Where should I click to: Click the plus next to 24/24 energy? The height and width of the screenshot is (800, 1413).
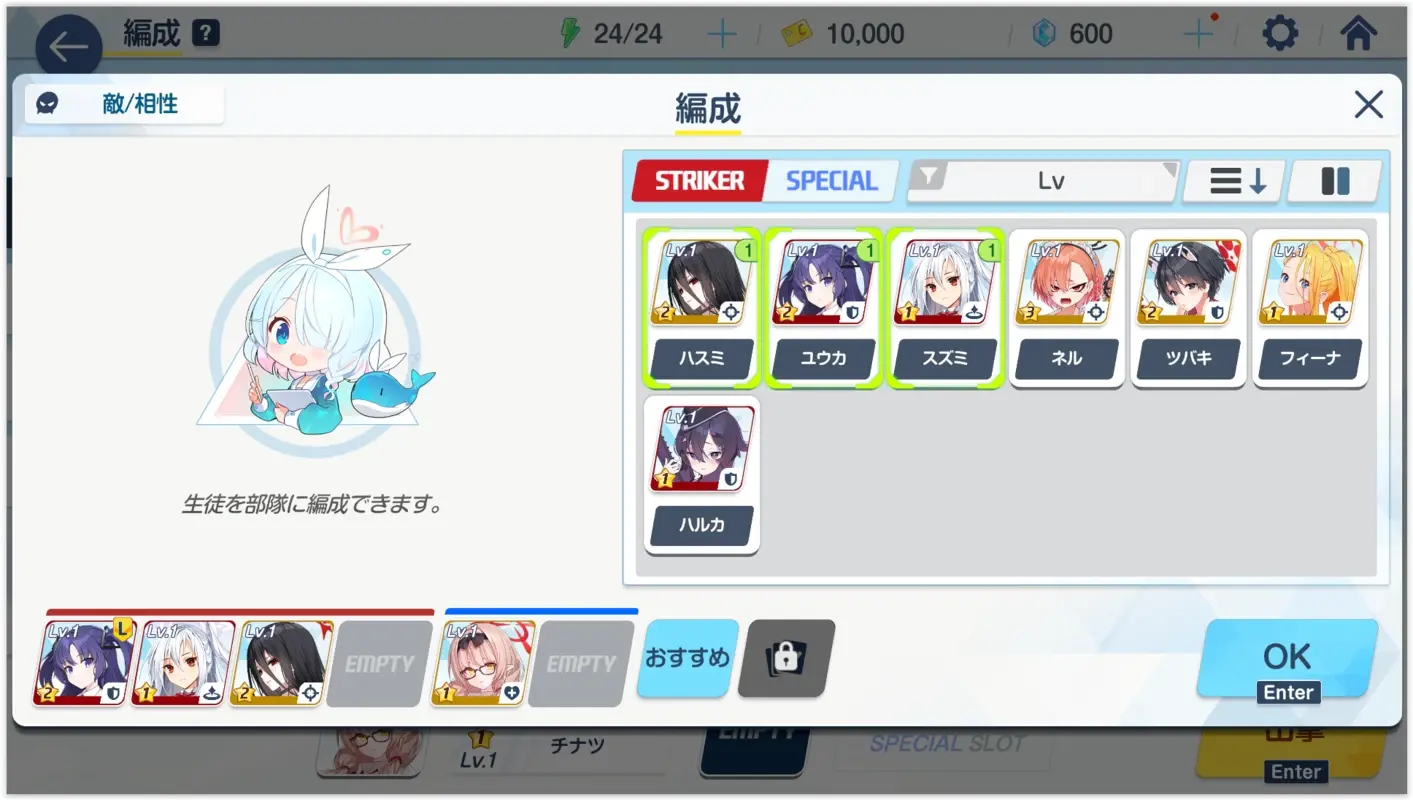click(x=722, y=32)
